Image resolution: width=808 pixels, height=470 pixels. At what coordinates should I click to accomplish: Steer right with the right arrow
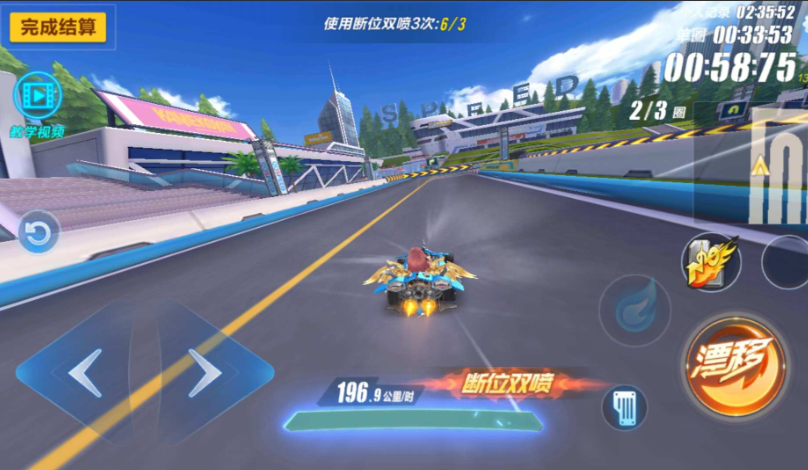pos(205,373)
